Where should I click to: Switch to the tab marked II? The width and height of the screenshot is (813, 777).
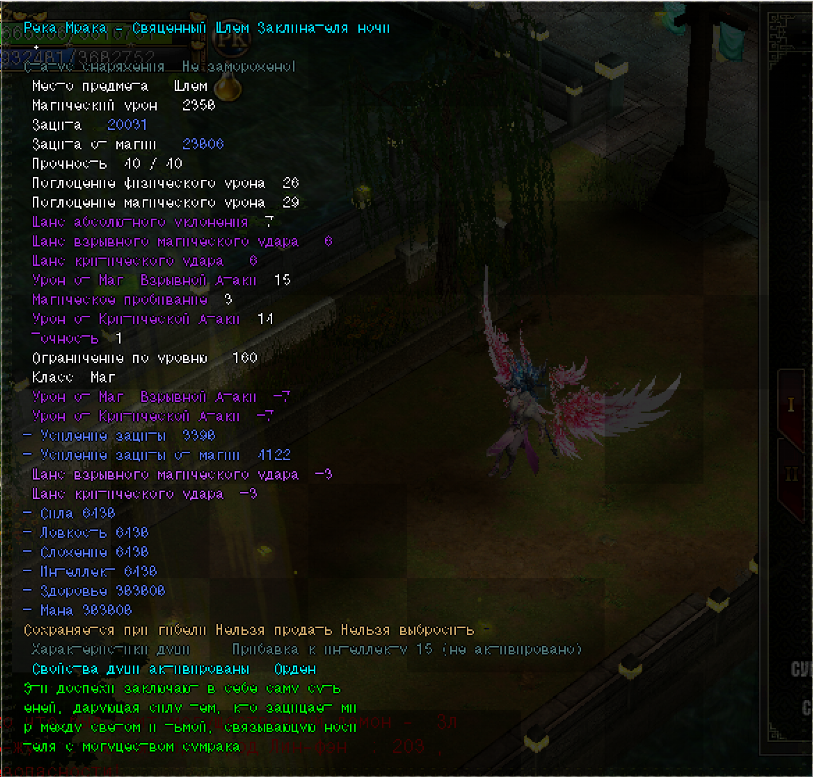[x=791, y=475]
